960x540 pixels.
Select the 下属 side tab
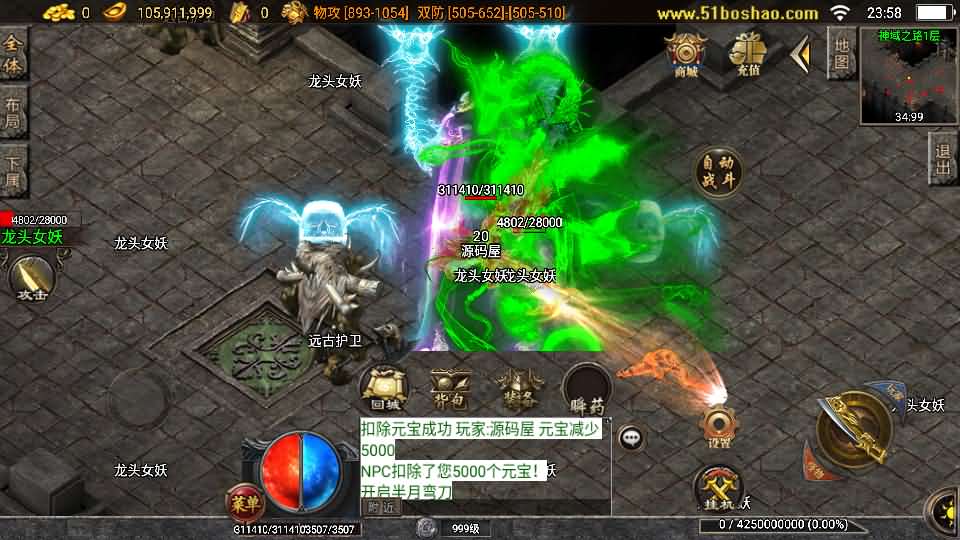[13, 172]
